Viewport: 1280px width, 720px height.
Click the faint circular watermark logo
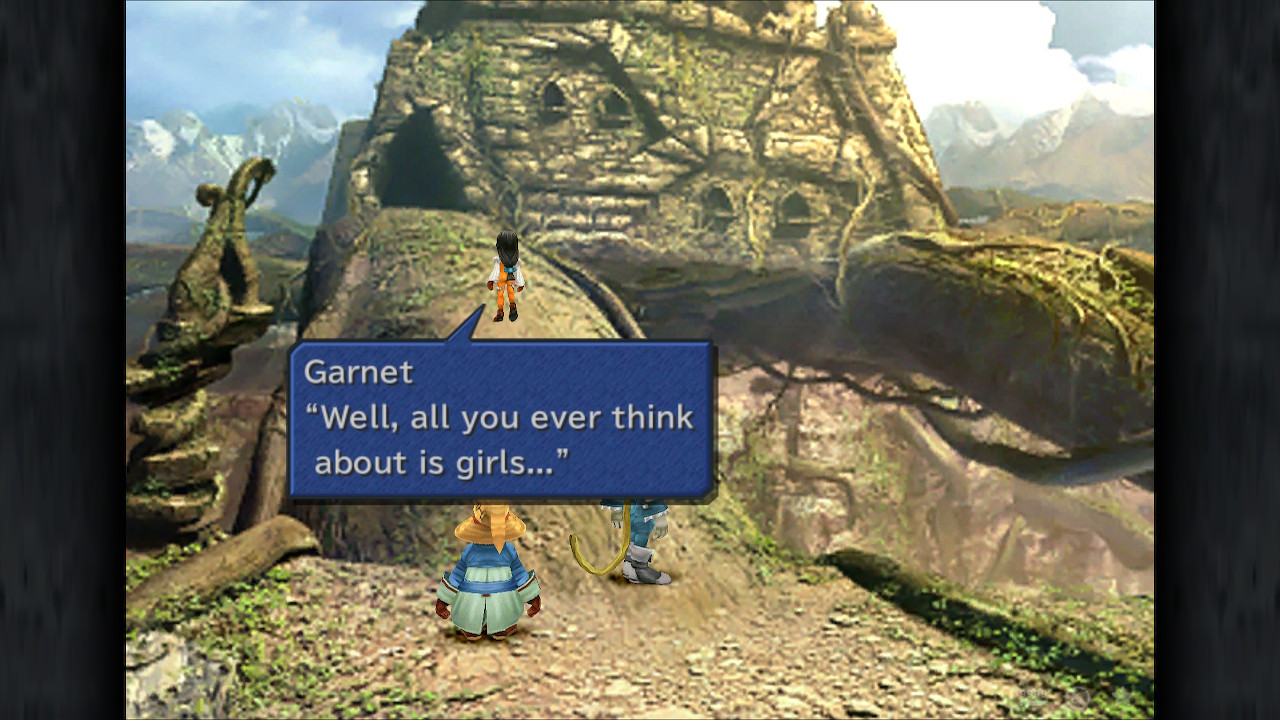(x=1076, y=697)
